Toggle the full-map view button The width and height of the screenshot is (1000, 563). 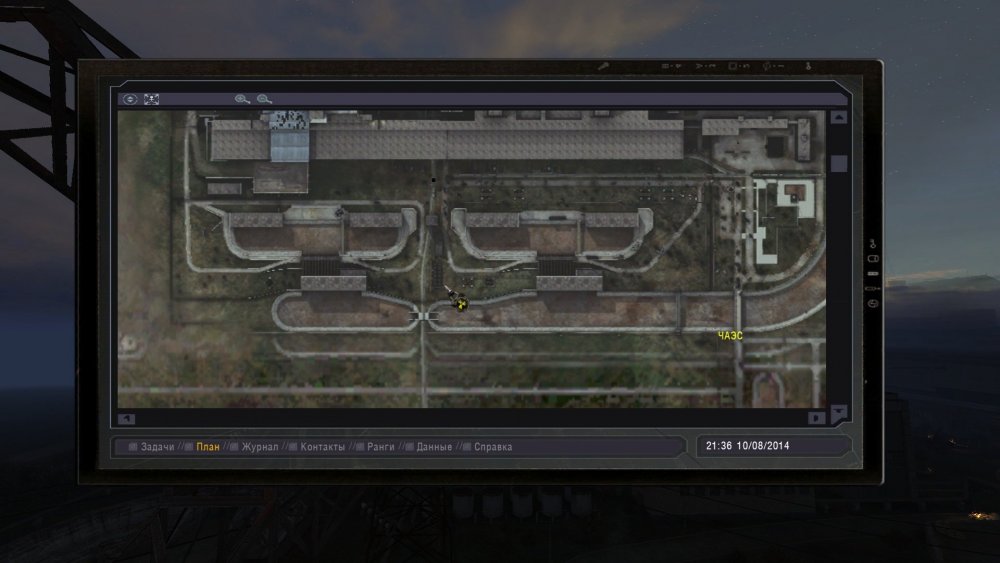click(152, 99)
